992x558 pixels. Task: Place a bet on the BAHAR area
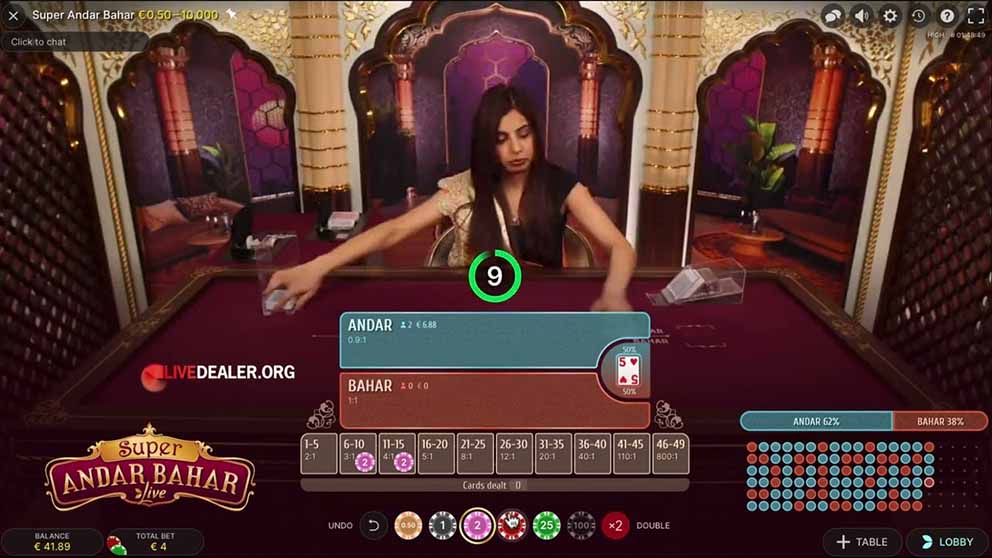[x=470, y=399]
